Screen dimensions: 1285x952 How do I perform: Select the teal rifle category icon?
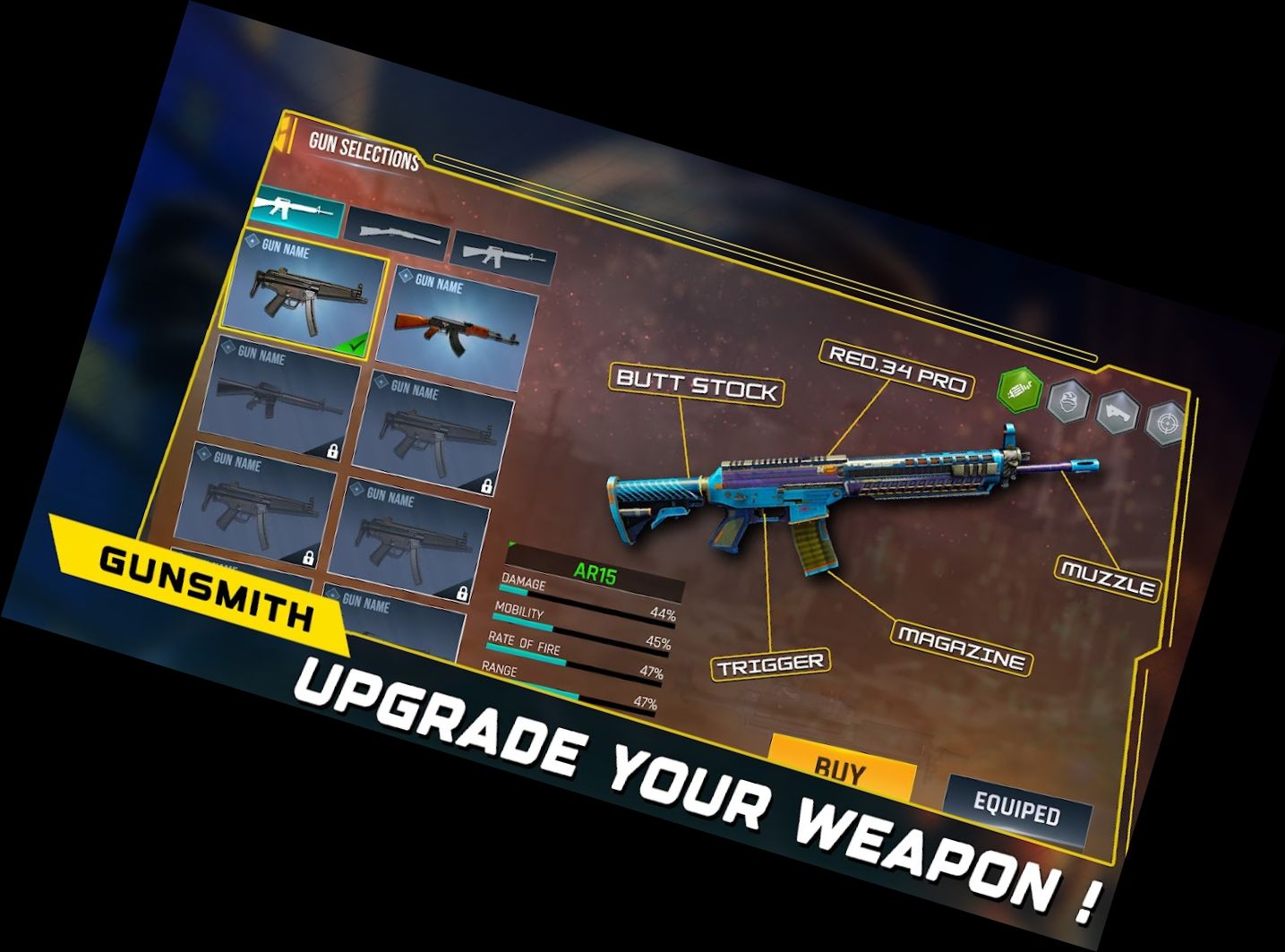[x=300, y=212]
